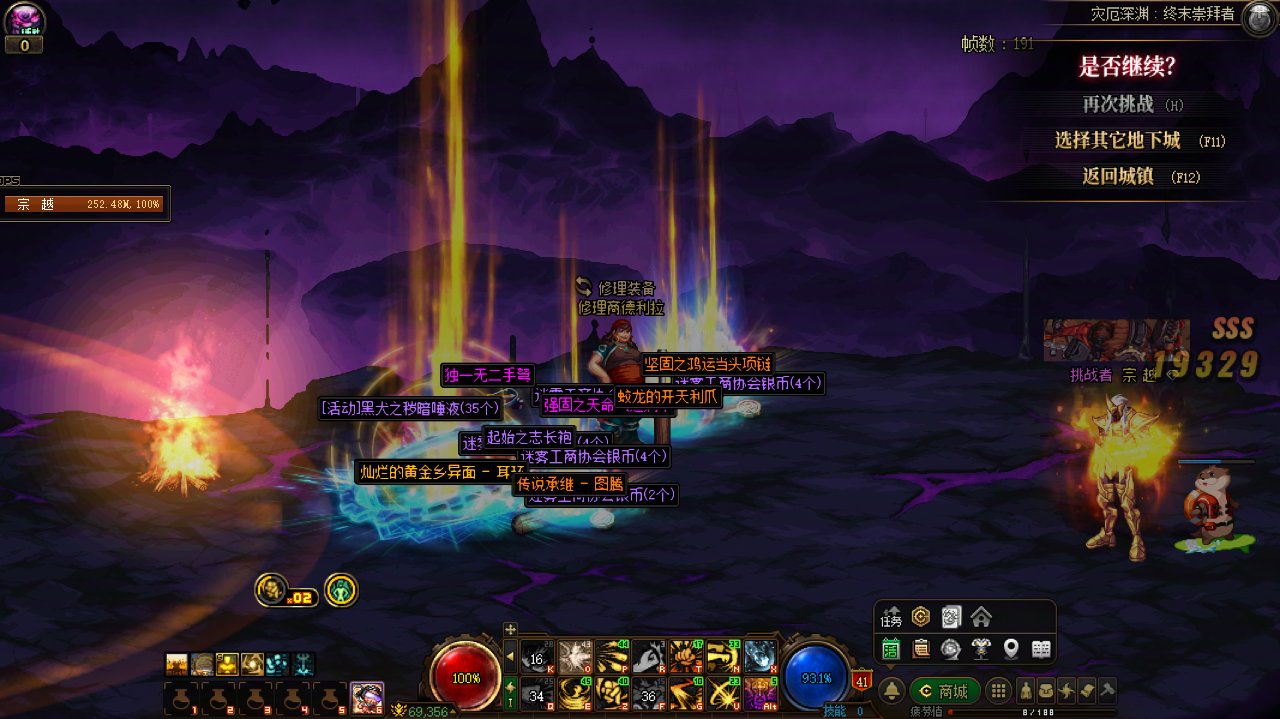The image size is (1280, 719).
Task: Use the golden fist skill on T
Action: pos(686,656)
